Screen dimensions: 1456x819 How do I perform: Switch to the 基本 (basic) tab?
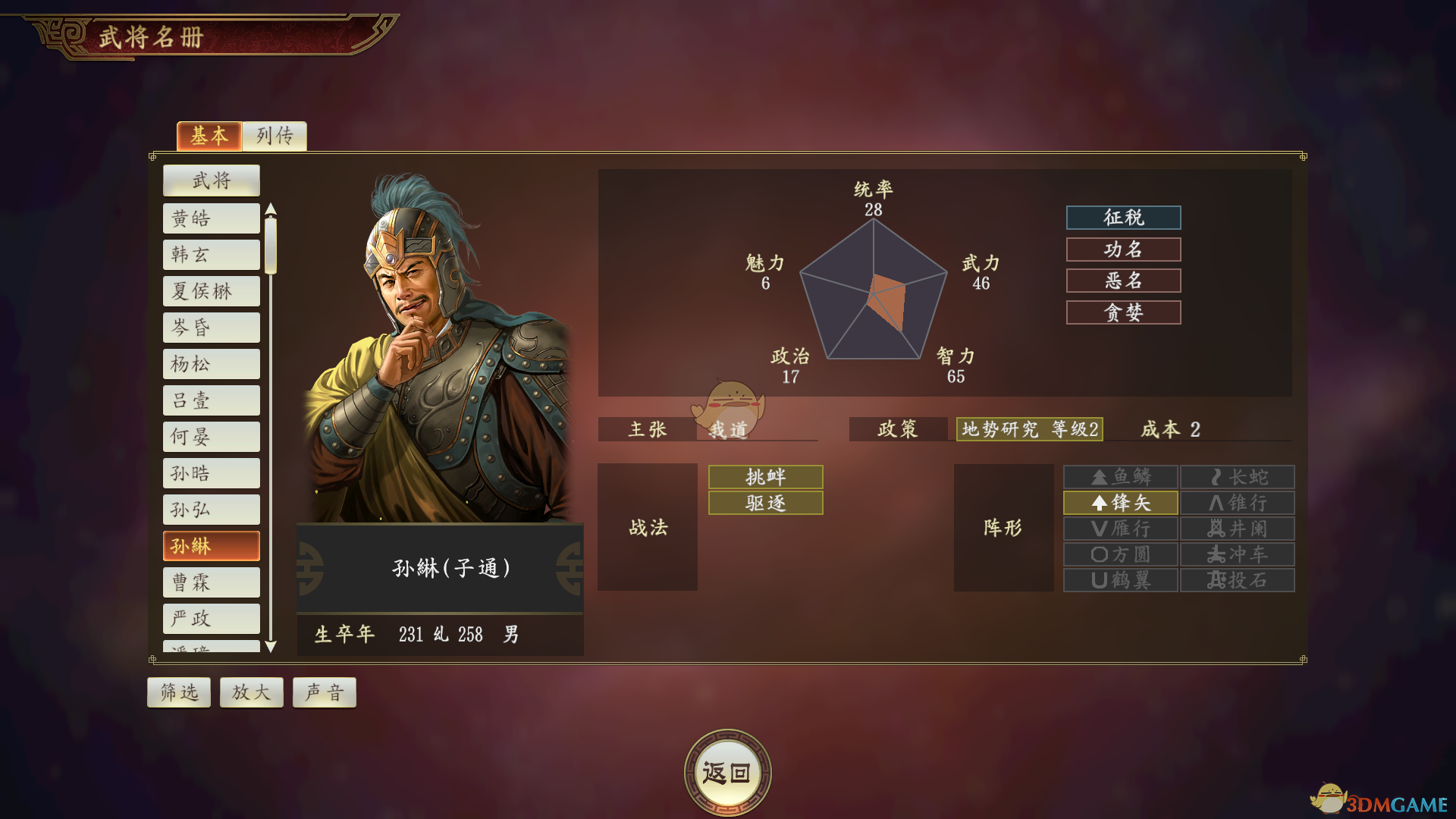[209, 136]
